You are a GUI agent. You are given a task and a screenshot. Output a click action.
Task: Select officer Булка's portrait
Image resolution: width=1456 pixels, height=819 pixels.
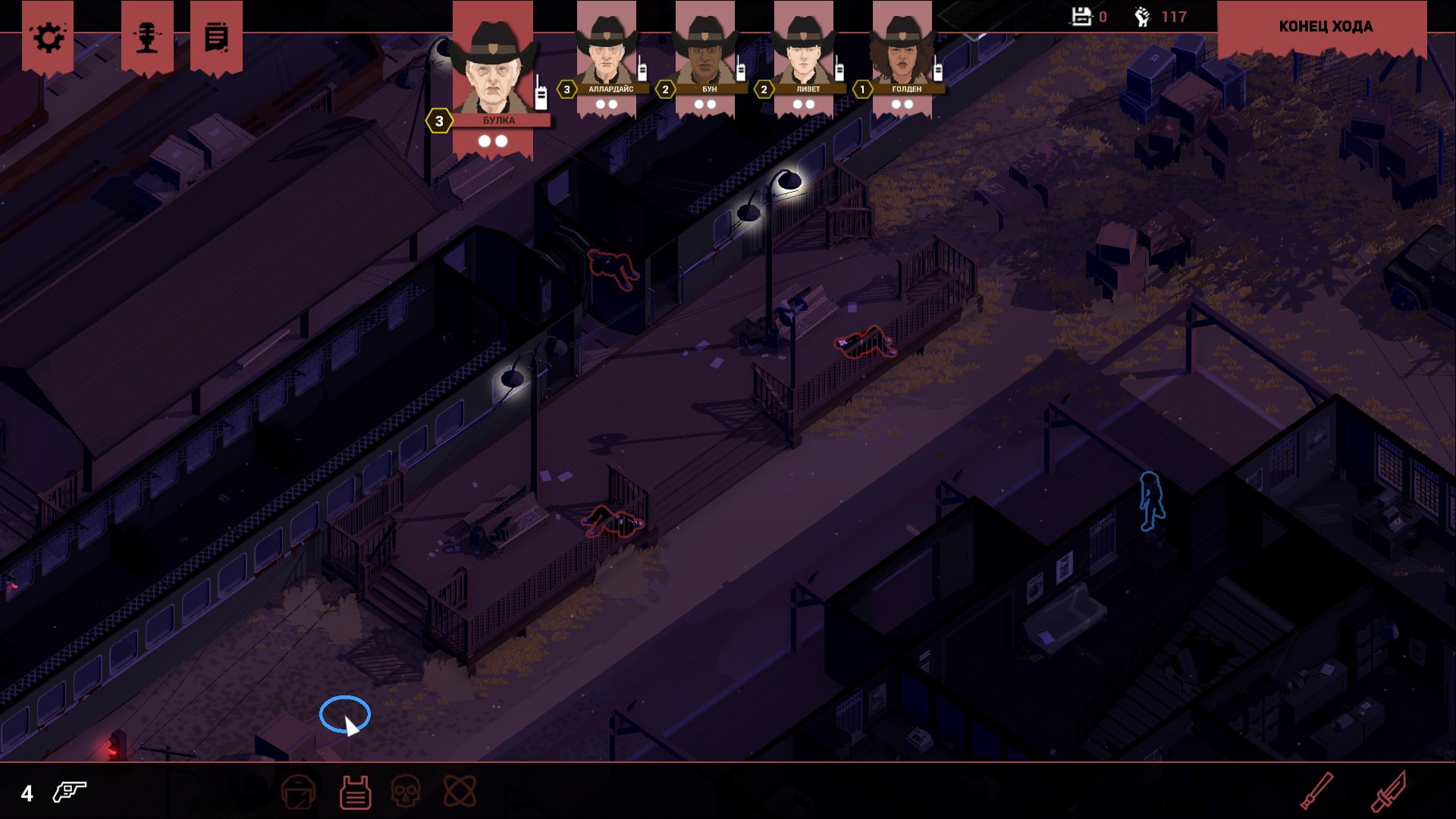click(493, 68)
